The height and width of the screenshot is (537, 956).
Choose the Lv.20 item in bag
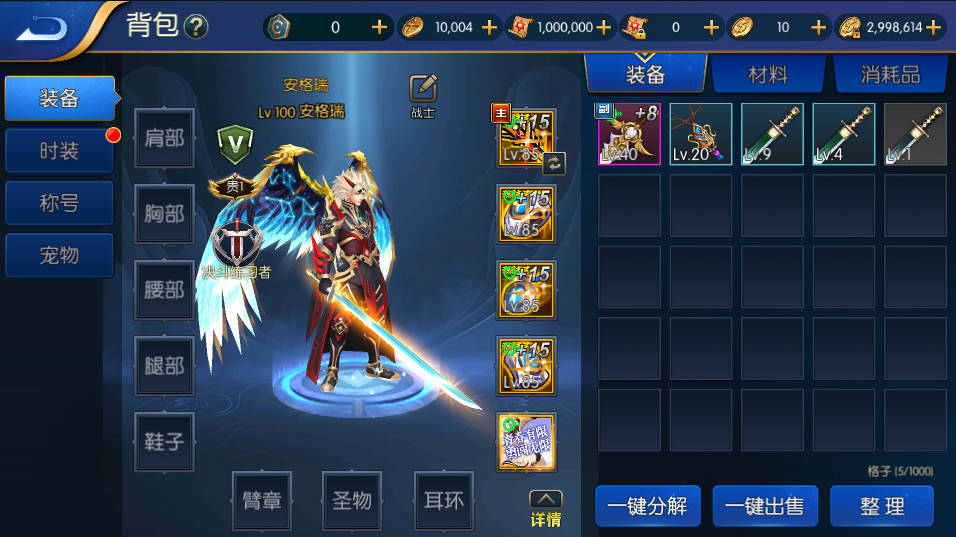(701, 134)
